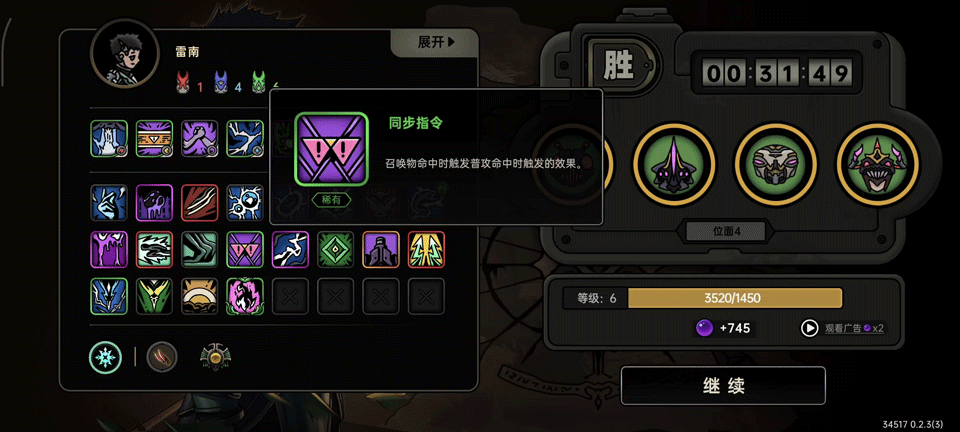This screenshot has width=960, height=432.
Task: Open the winged medal emblem
Action: (216, 356)
